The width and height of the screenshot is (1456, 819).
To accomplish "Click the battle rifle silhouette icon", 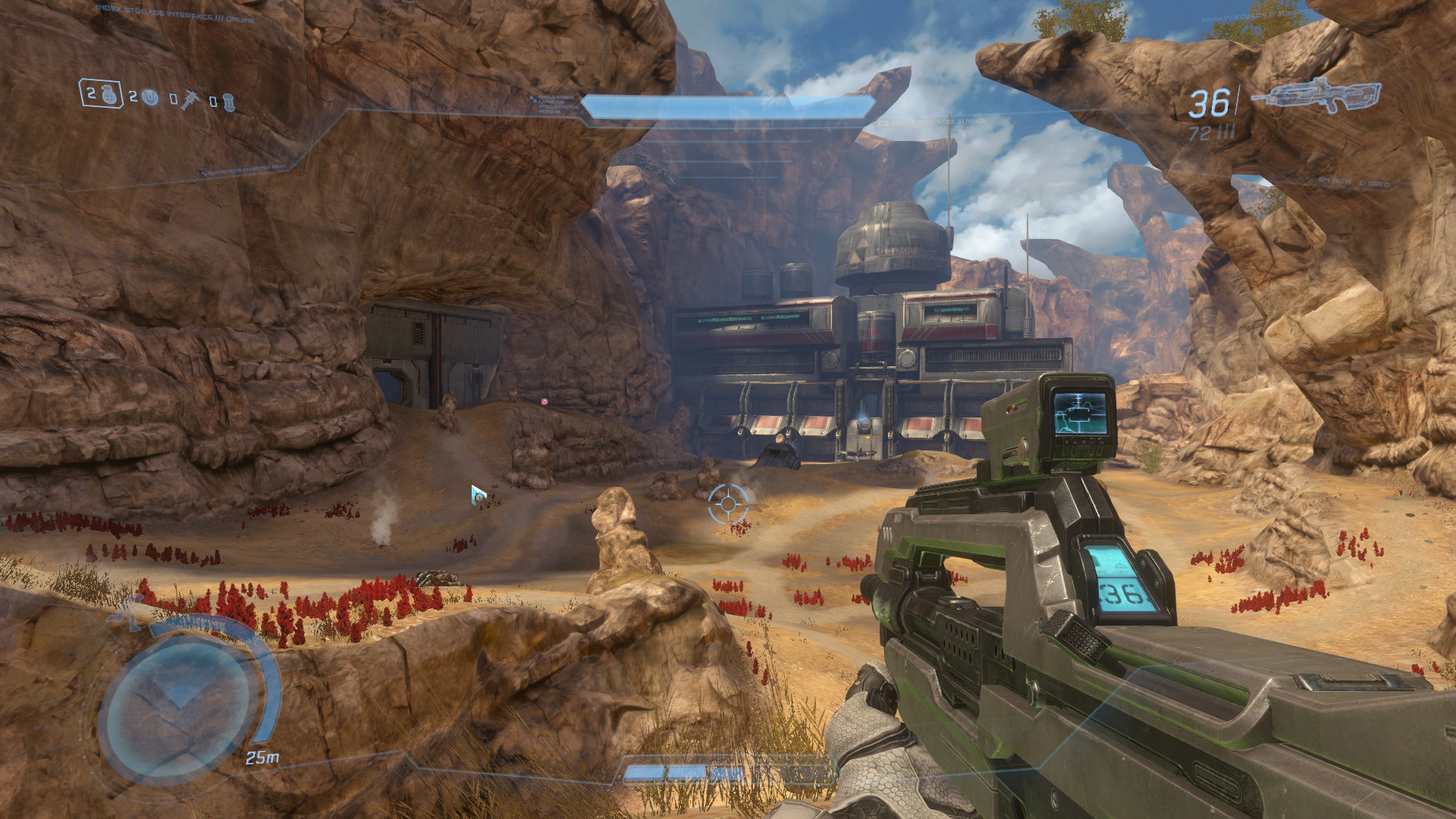I will pos(1323,96).
